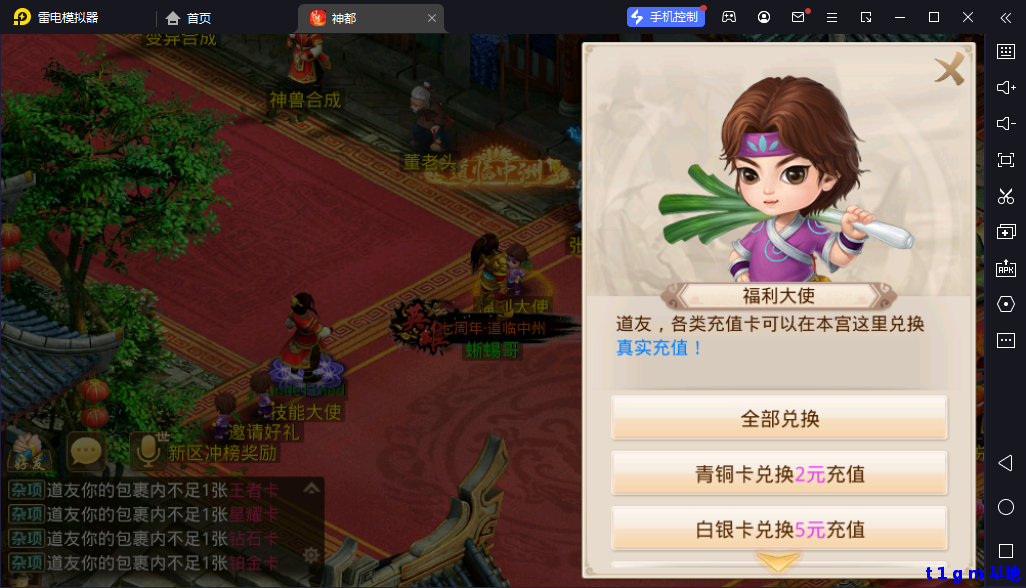Activate the microphone voice chat icon
Screen dimensions: 1026x588
[x=148, y=452]
